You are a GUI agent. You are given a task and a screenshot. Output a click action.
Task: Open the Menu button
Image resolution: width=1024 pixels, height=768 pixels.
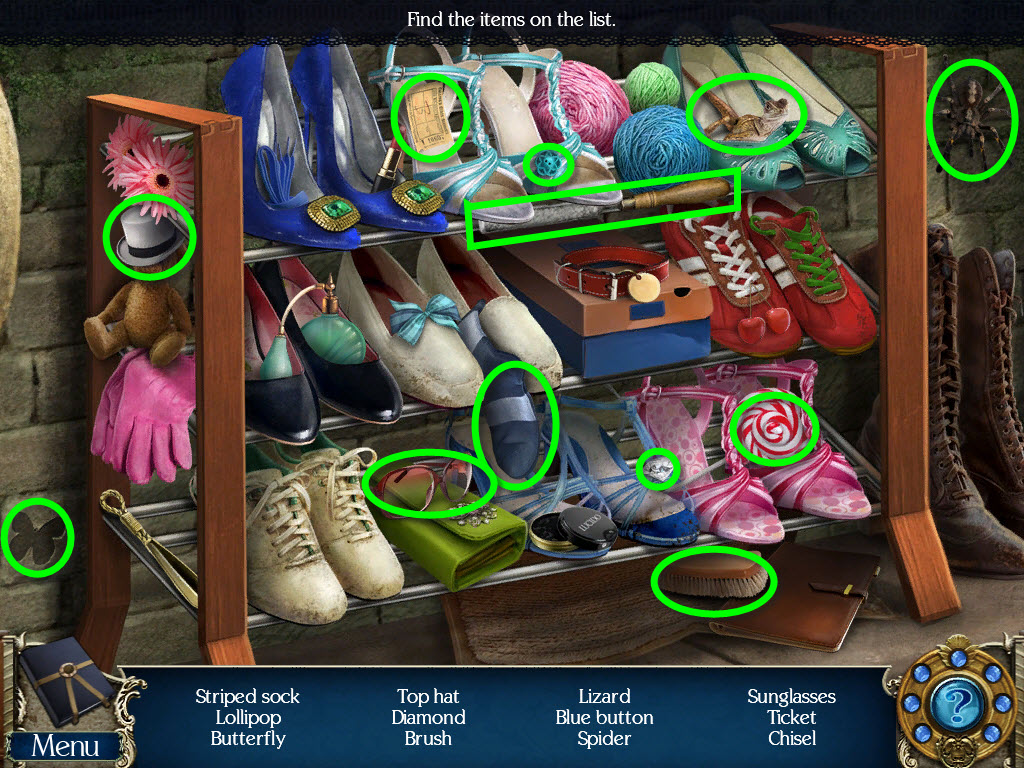66,746
